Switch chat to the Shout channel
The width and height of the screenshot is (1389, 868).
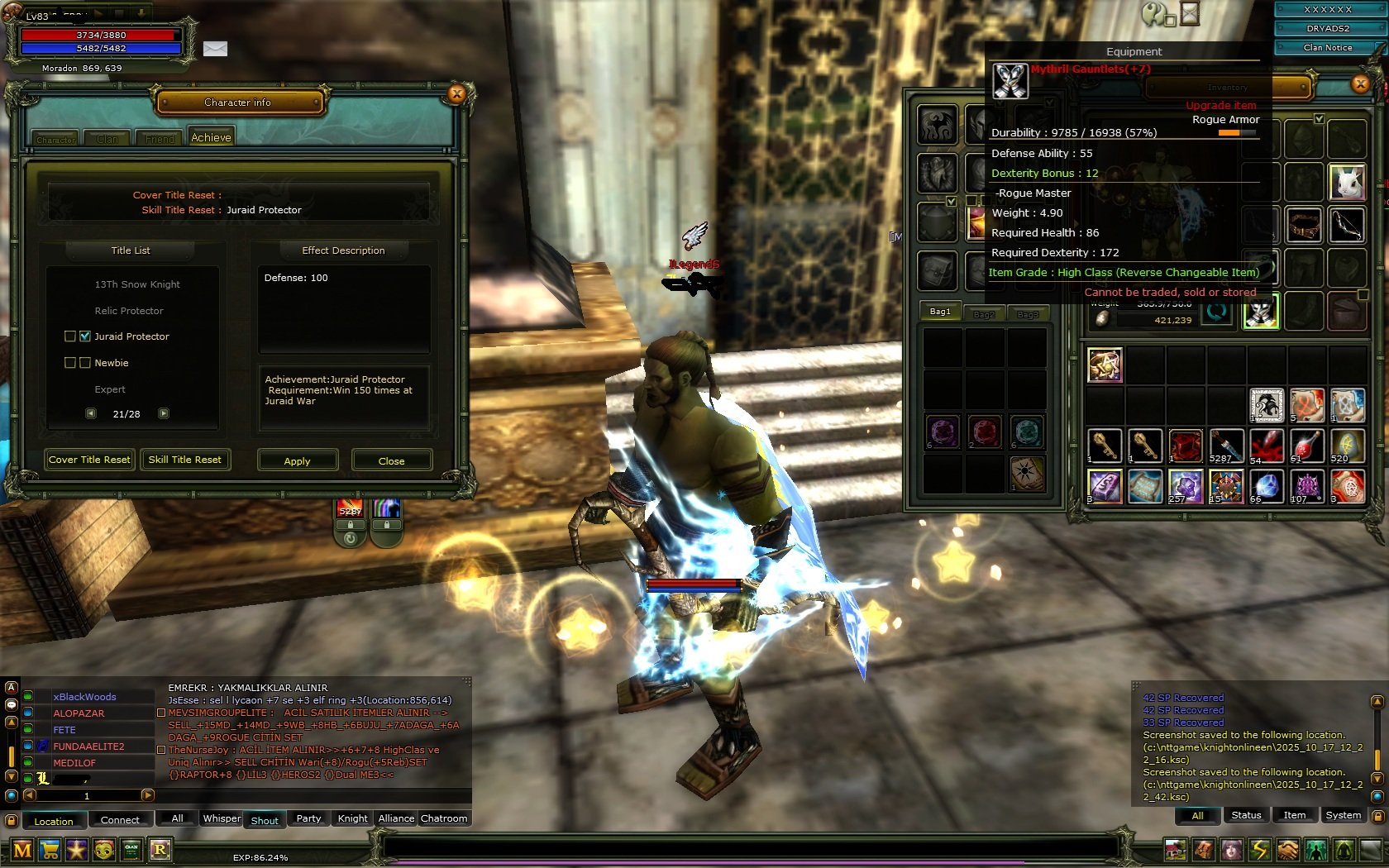point(265,820)
